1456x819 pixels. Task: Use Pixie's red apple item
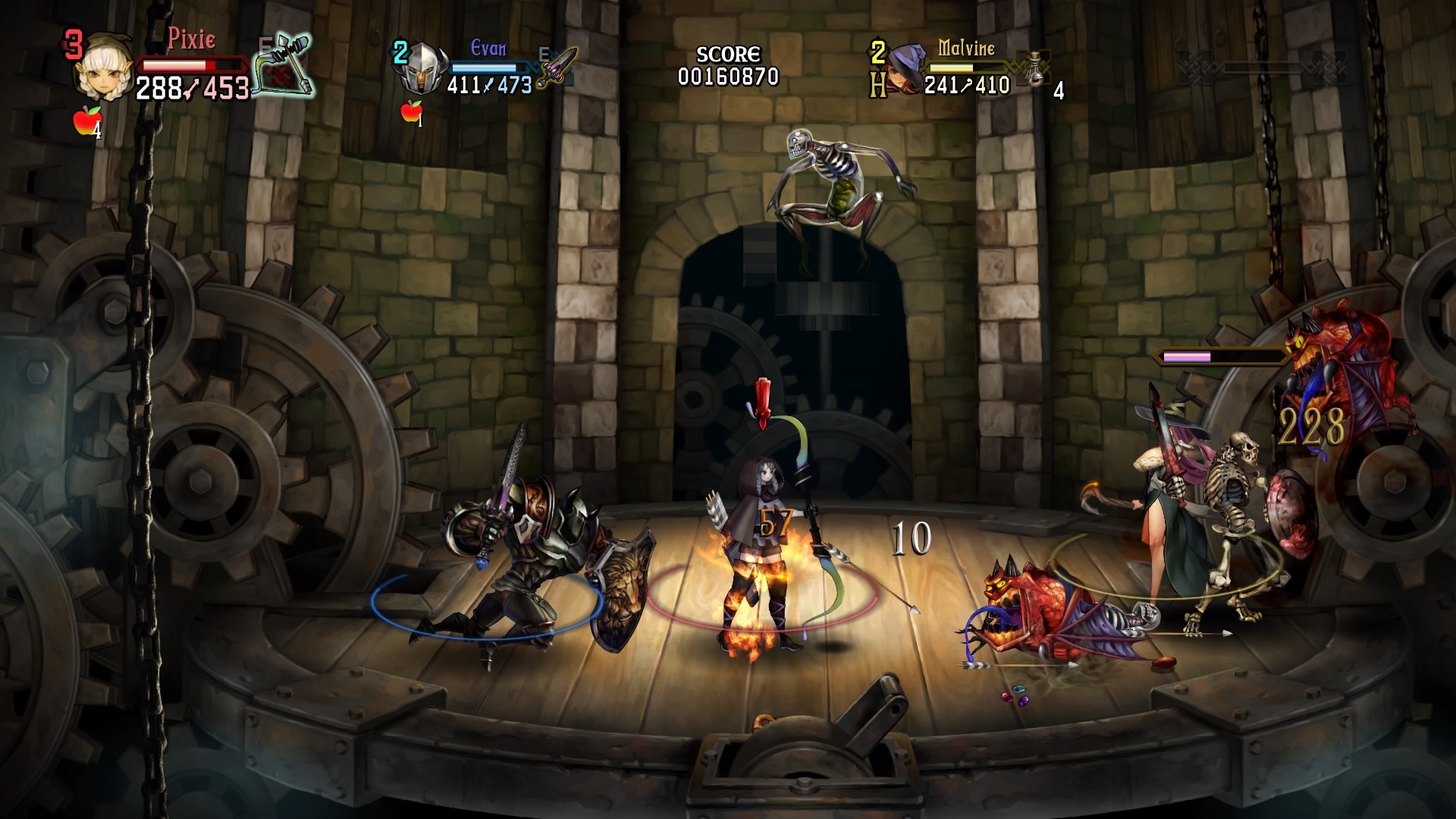tap(86, 121)
